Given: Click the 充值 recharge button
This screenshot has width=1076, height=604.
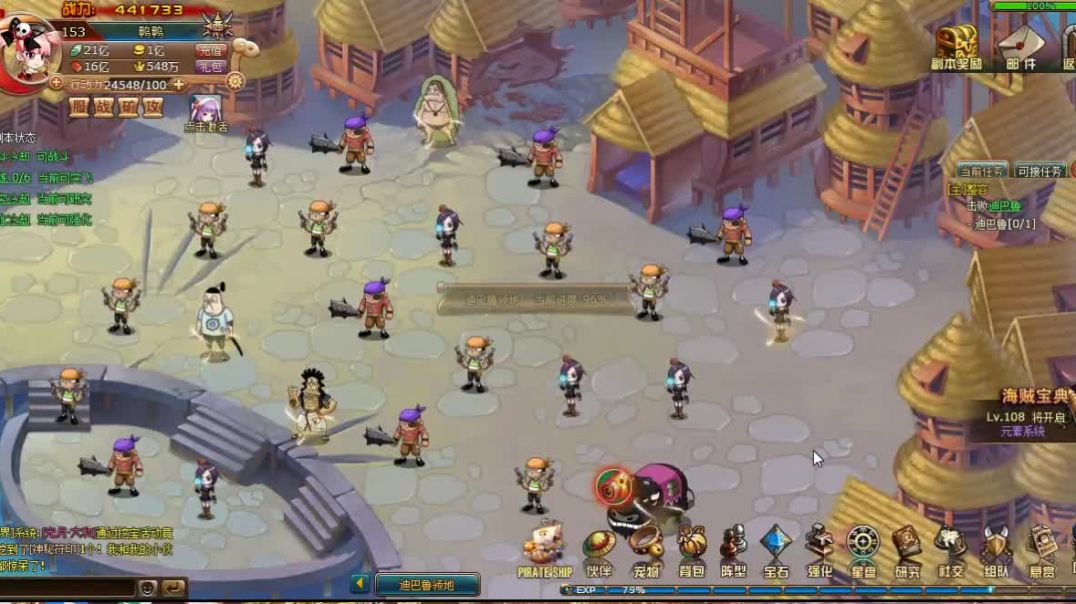Looking at the screenshot, I should click(x=210, y=50).
